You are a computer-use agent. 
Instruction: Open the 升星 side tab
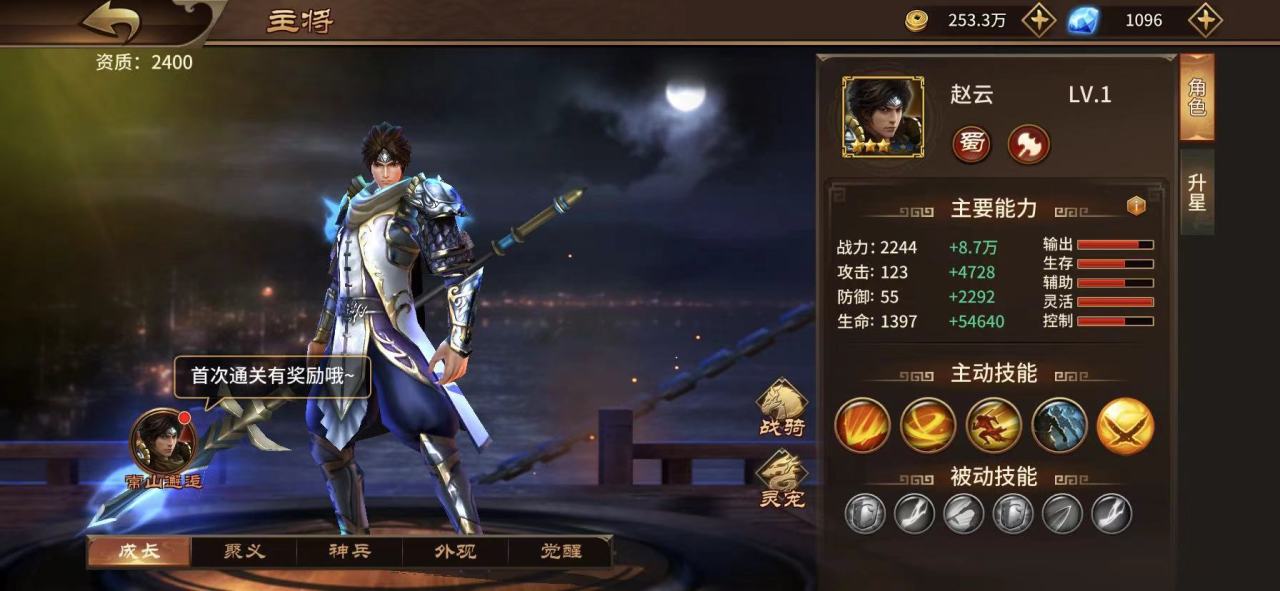point(1197,192)
